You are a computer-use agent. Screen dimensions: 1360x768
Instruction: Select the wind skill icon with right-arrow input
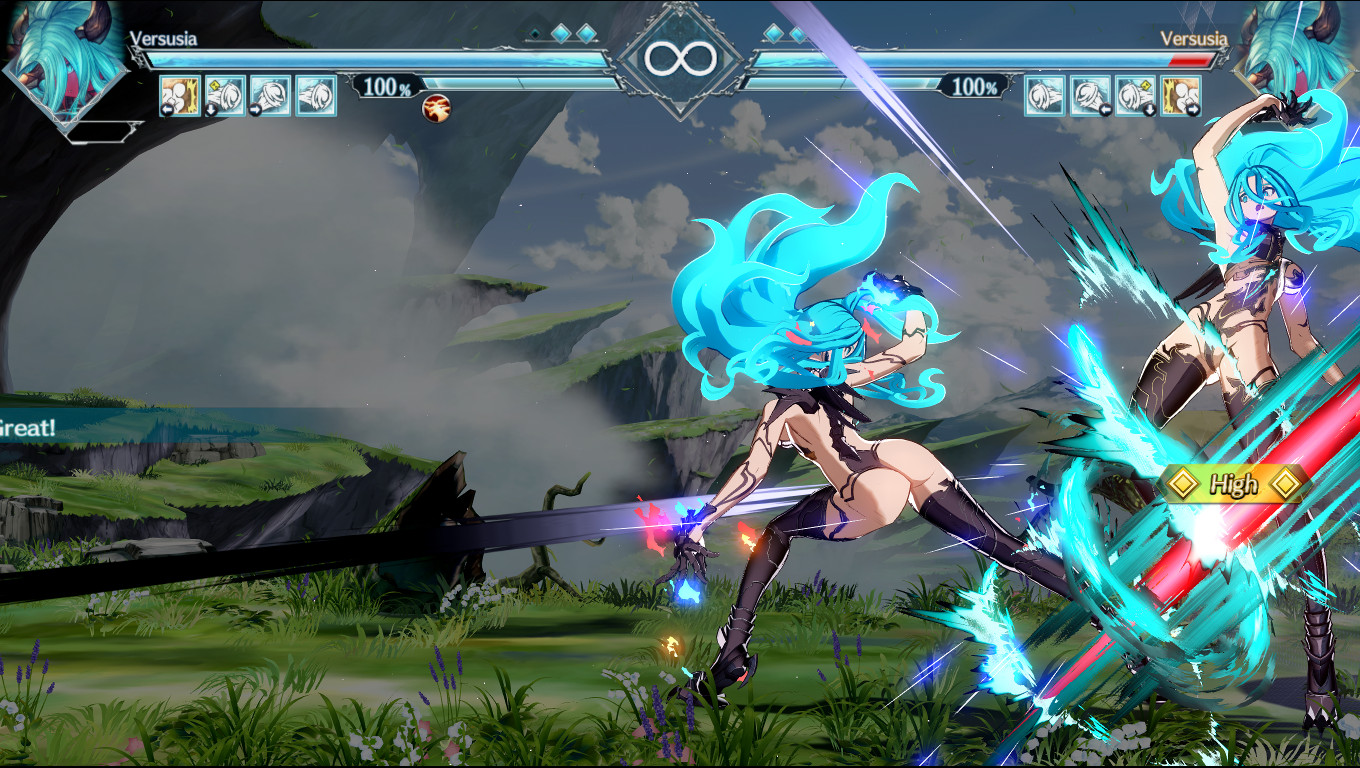[x=270, y=98]
